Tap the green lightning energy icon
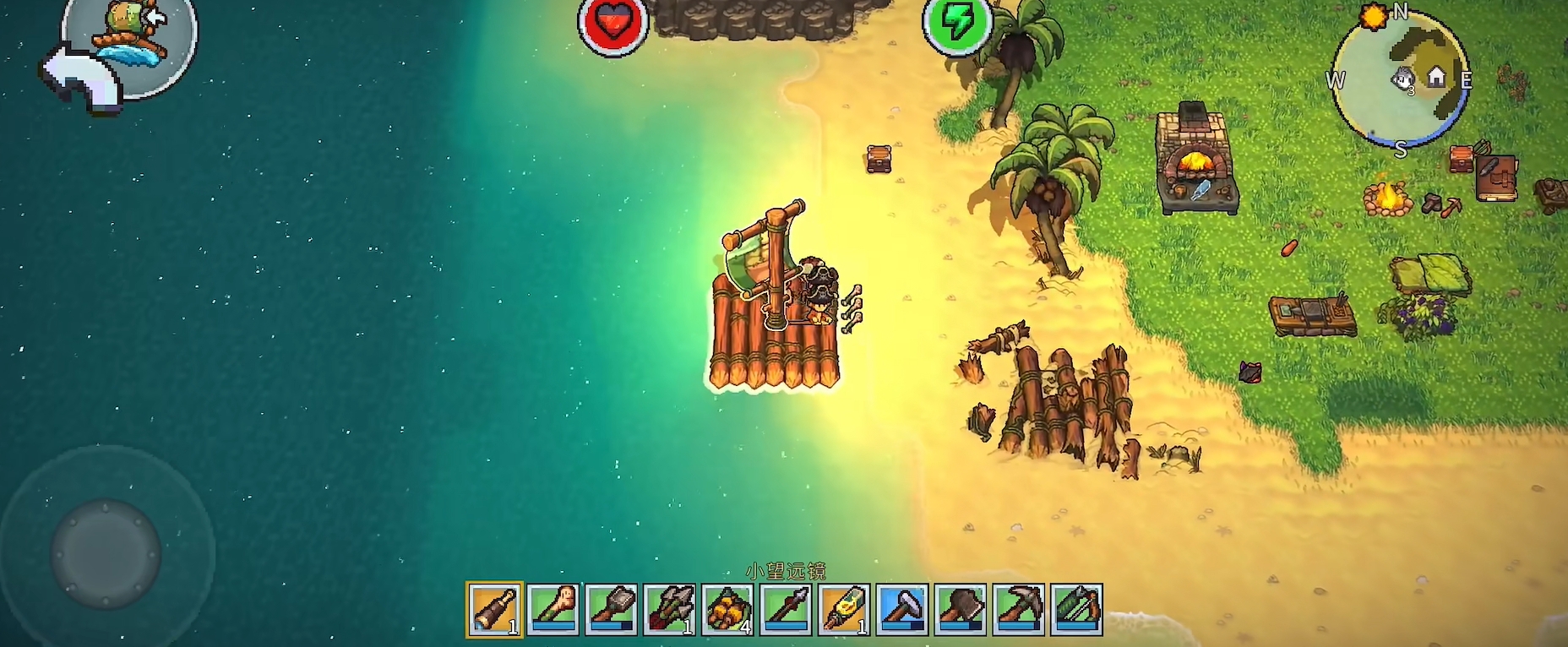 pos(956,24)
